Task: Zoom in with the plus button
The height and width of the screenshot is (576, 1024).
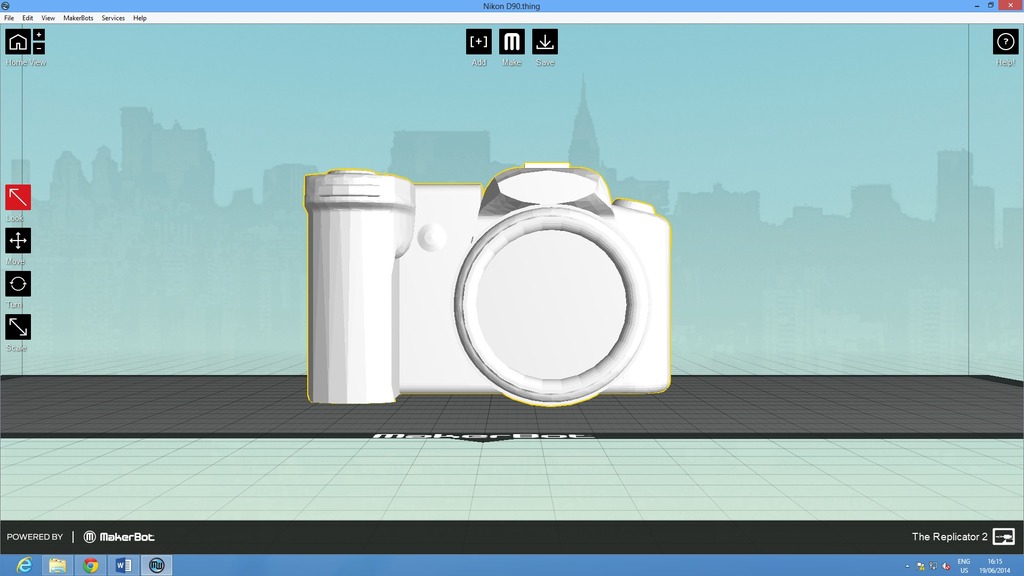Action: point(39,35)
